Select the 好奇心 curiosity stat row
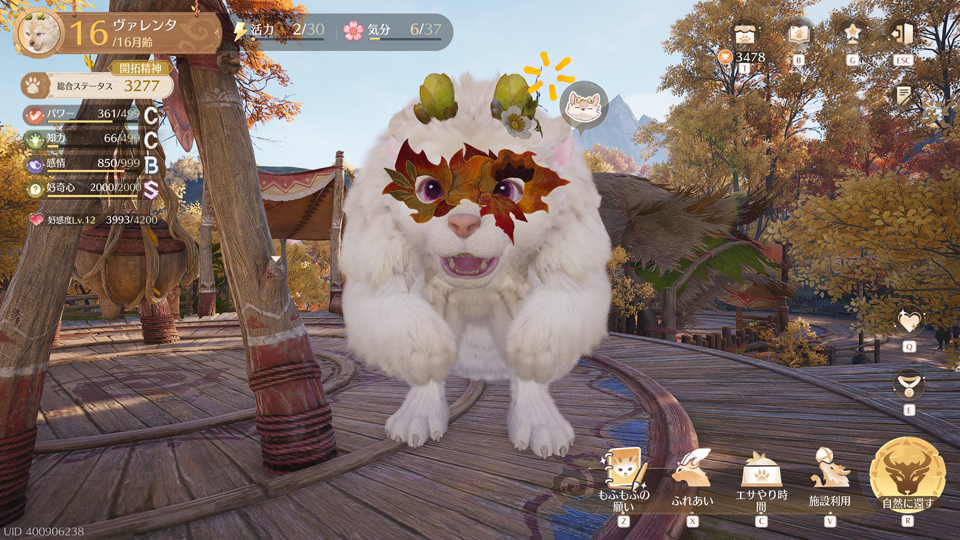The image size is (960, 540). click(x=92, y=189)
